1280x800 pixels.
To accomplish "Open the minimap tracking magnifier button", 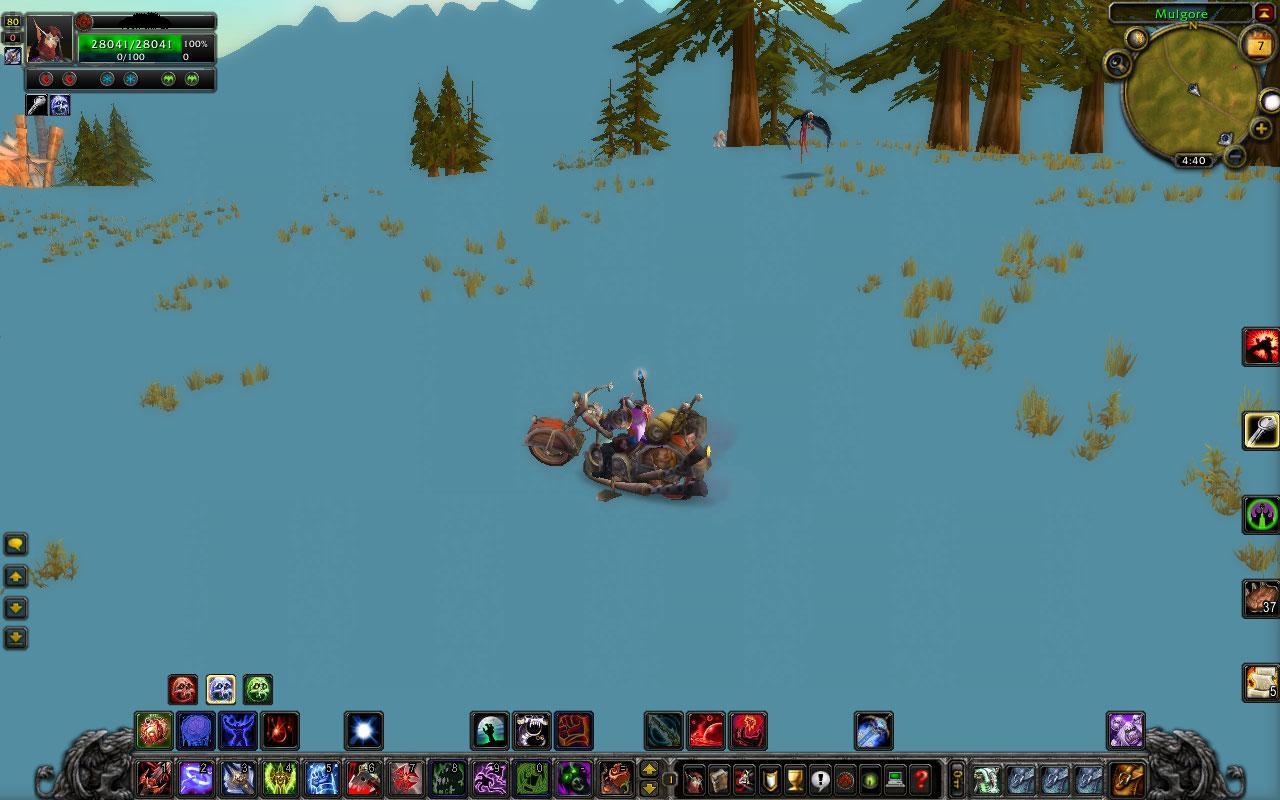I will click(1117, 63).
